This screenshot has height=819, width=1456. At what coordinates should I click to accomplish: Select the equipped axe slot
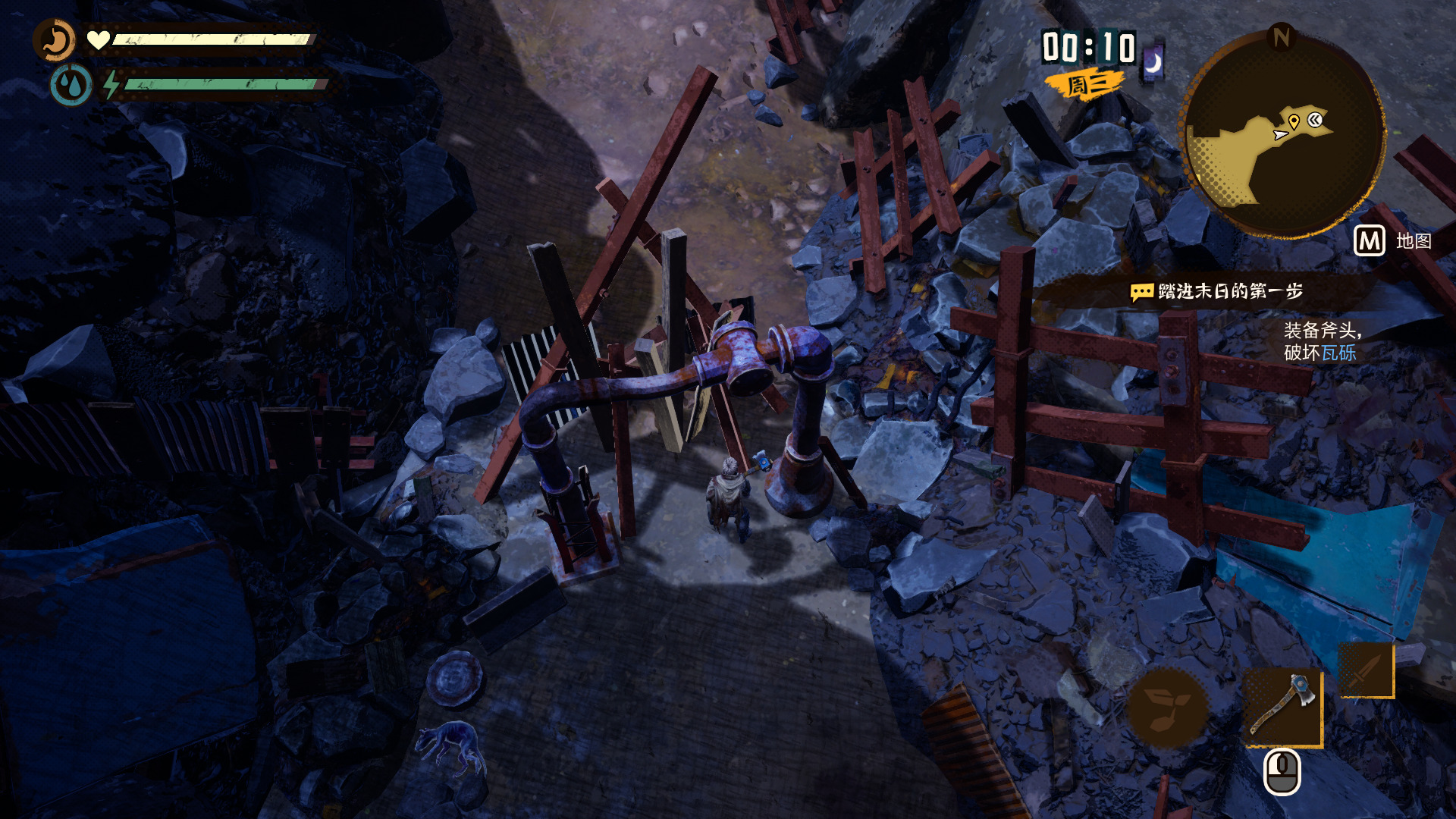tap(1283, 707)
